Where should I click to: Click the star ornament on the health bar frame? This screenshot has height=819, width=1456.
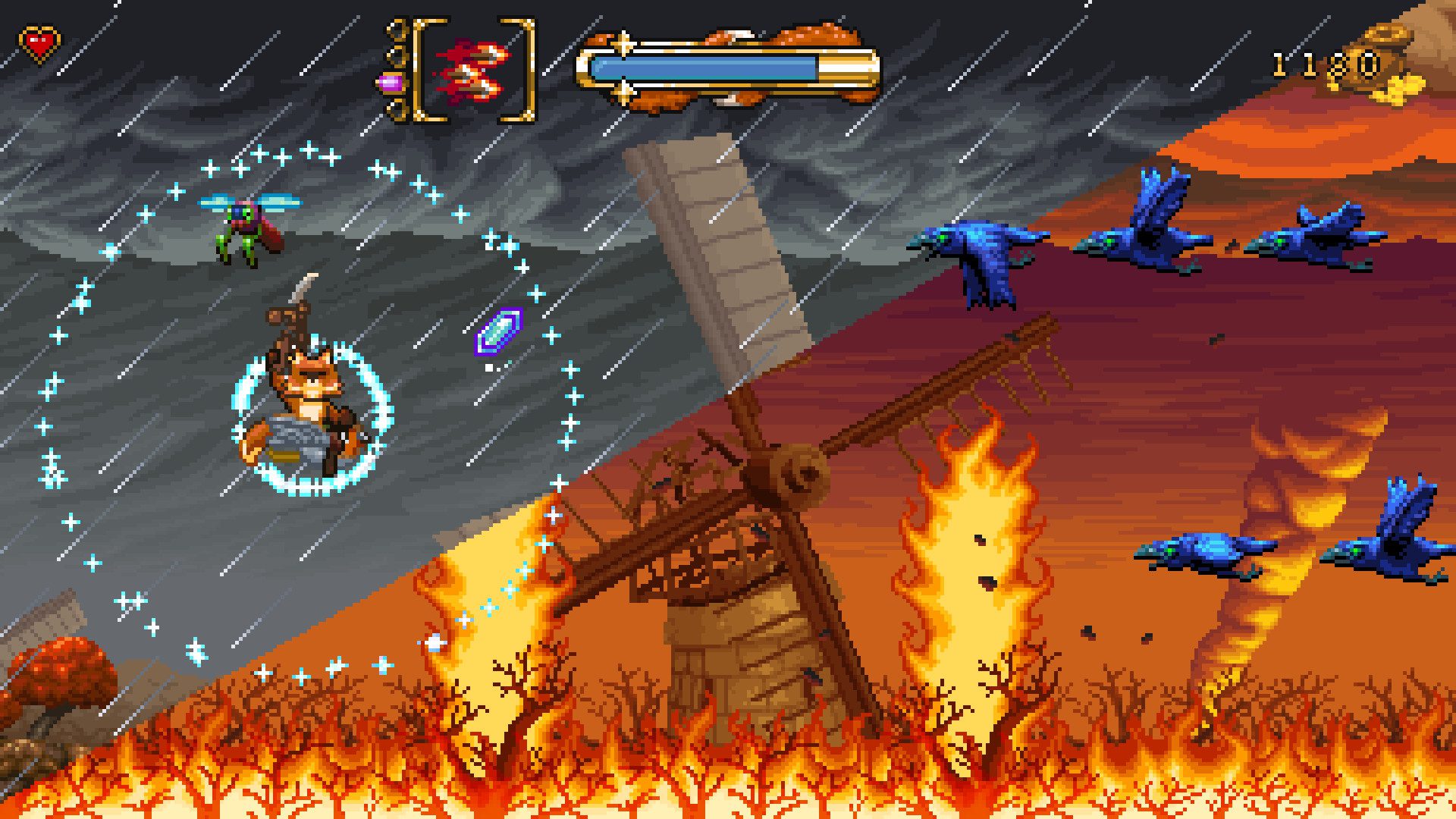tap(622, 44)
